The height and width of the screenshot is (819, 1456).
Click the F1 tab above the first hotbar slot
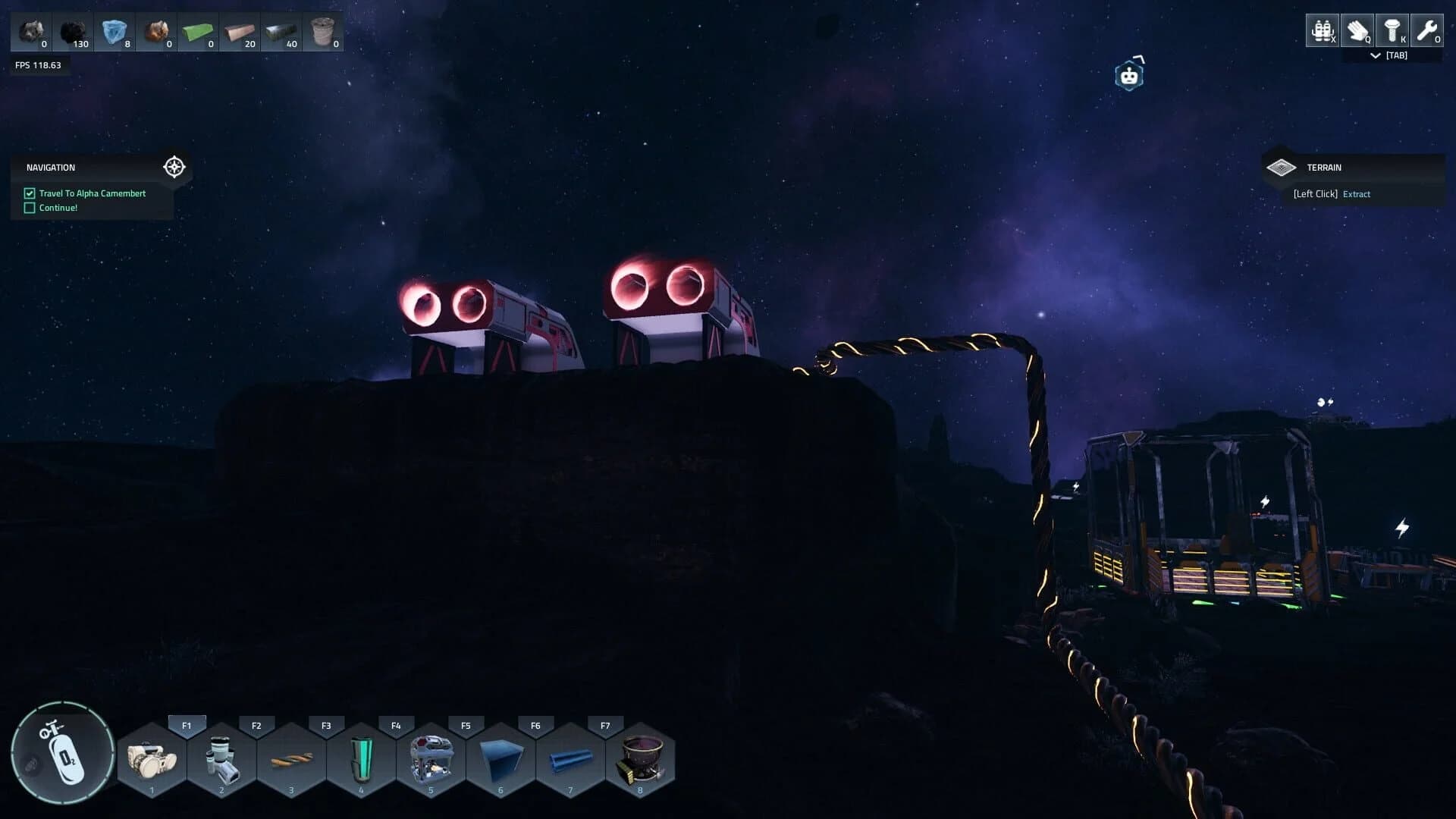point(186,725)
